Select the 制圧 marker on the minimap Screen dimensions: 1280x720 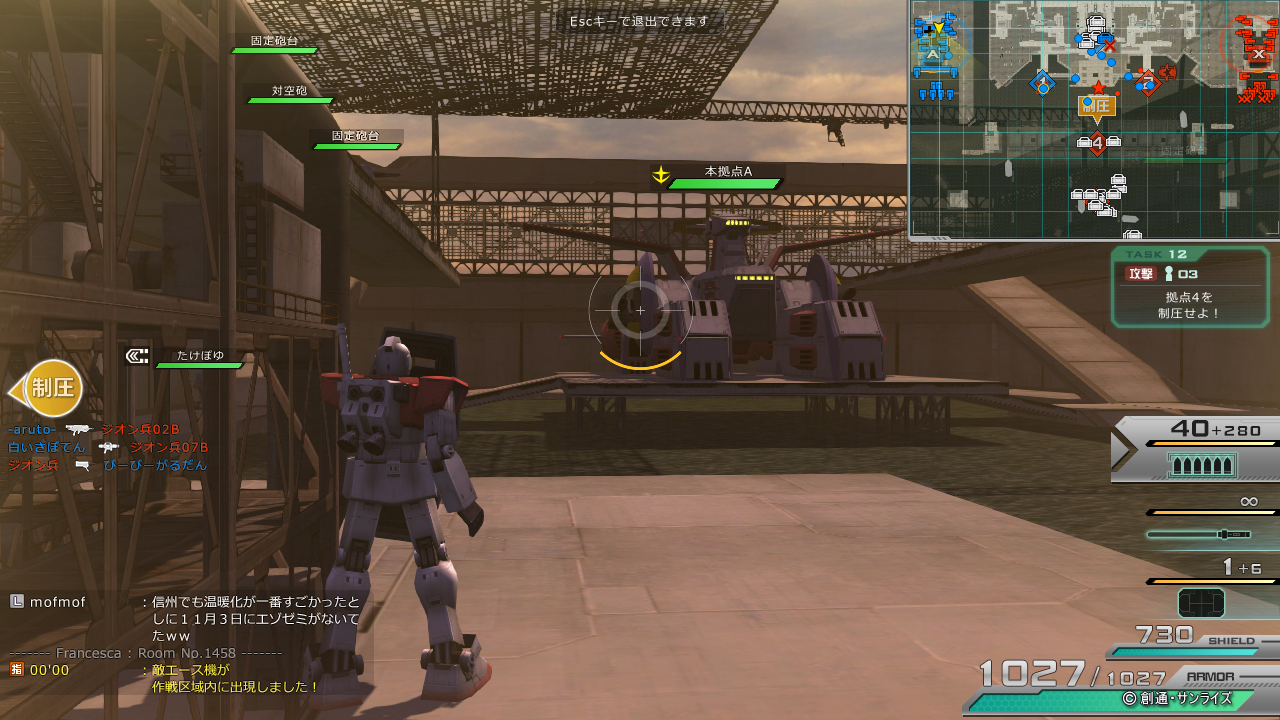click(1097, 105)
